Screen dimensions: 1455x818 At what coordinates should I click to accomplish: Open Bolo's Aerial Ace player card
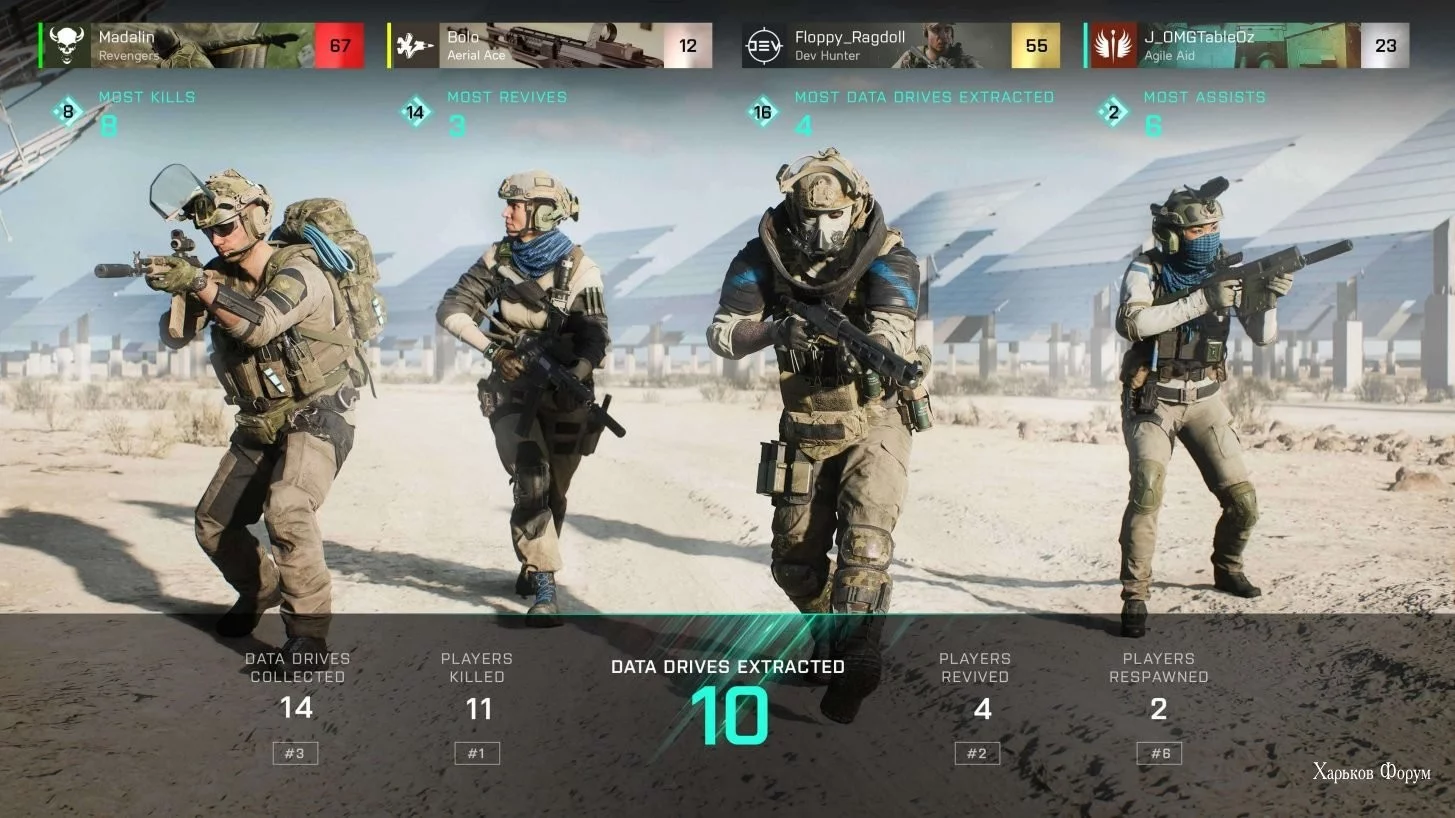pos(550,46)
